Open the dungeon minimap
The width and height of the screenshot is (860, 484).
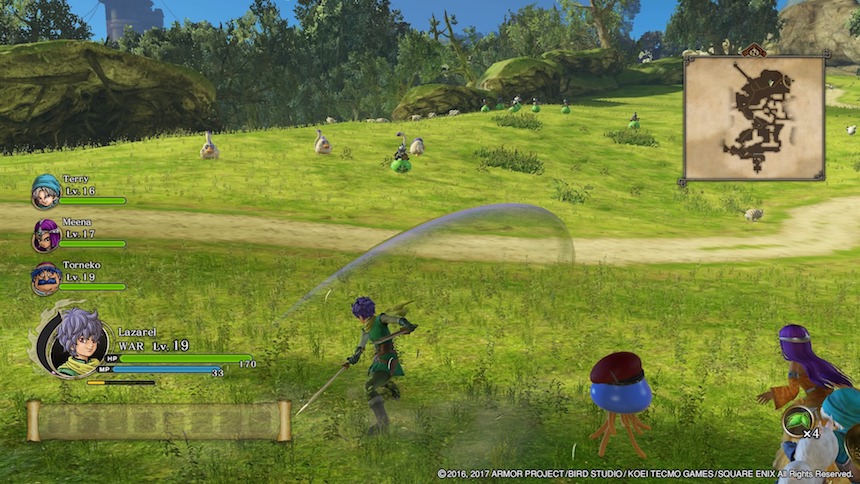754,117
